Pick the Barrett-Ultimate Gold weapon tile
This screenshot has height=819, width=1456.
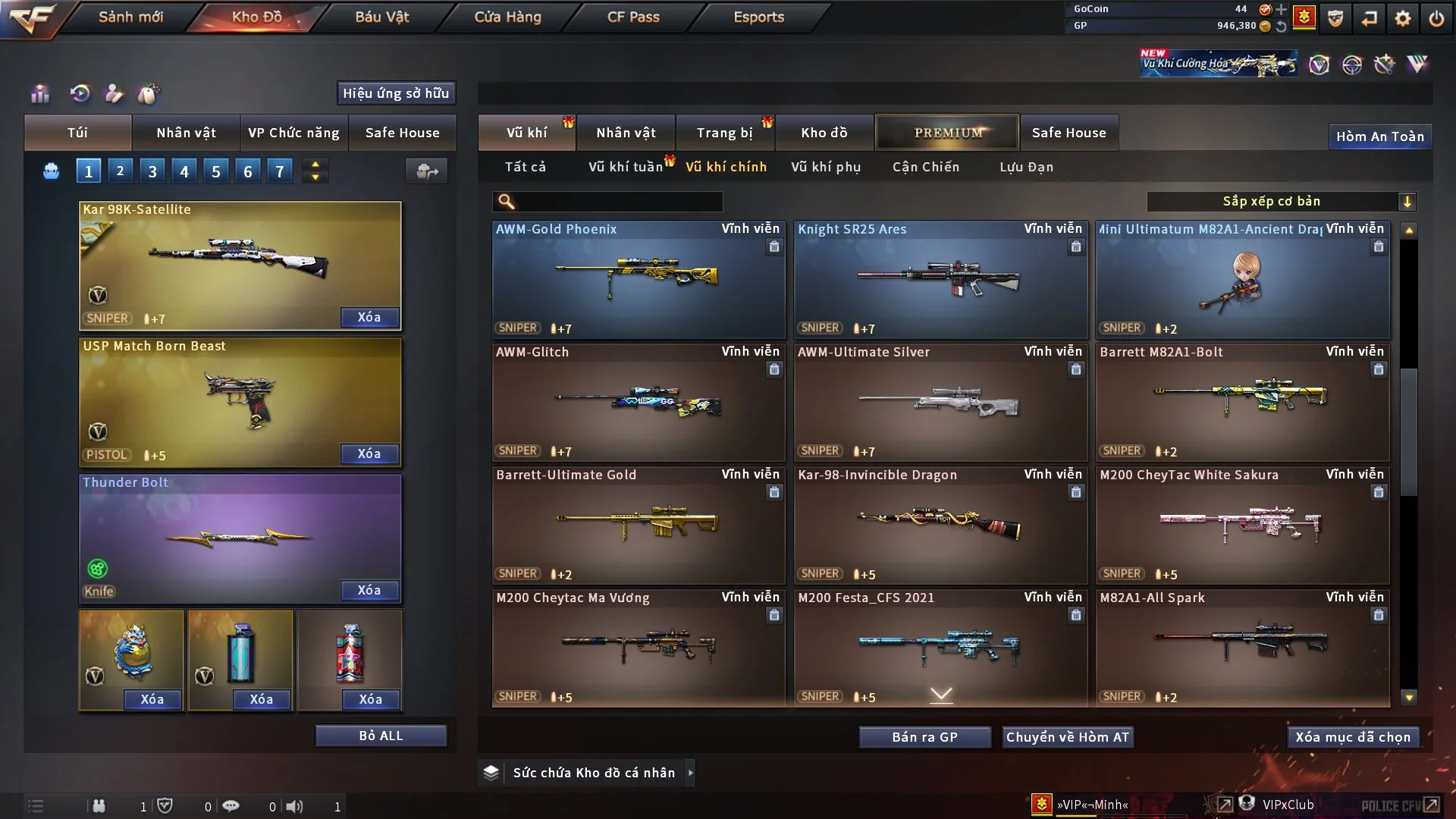point(639,525)
